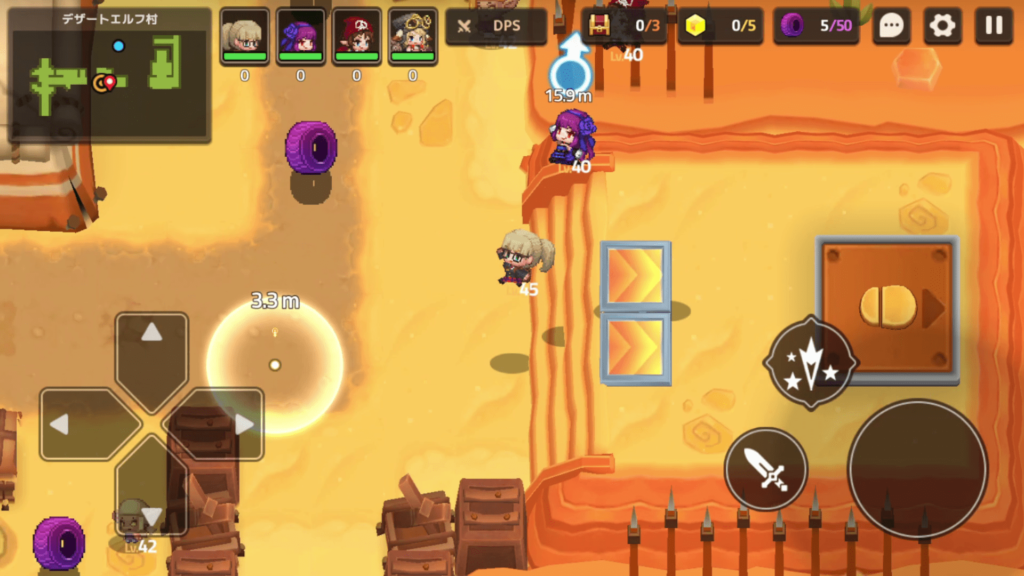The image size is (1024, 576).
Task: Select the blonde ponytail hero portrait
Action: click(x=245, y=37)
